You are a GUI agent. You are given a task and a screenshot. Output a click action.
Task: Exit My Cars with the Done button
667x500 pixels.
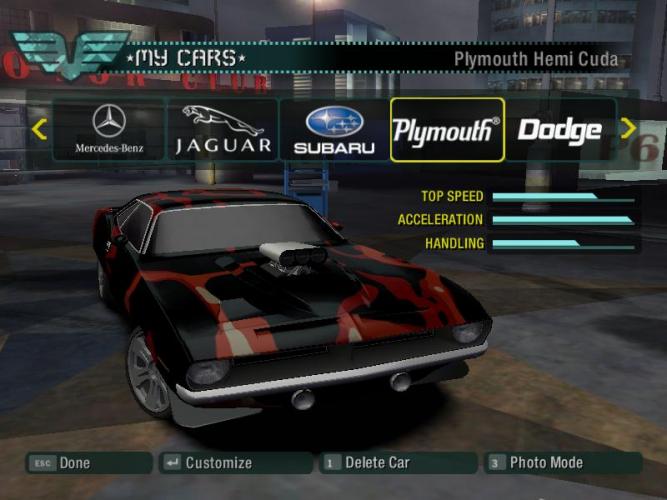89,463
